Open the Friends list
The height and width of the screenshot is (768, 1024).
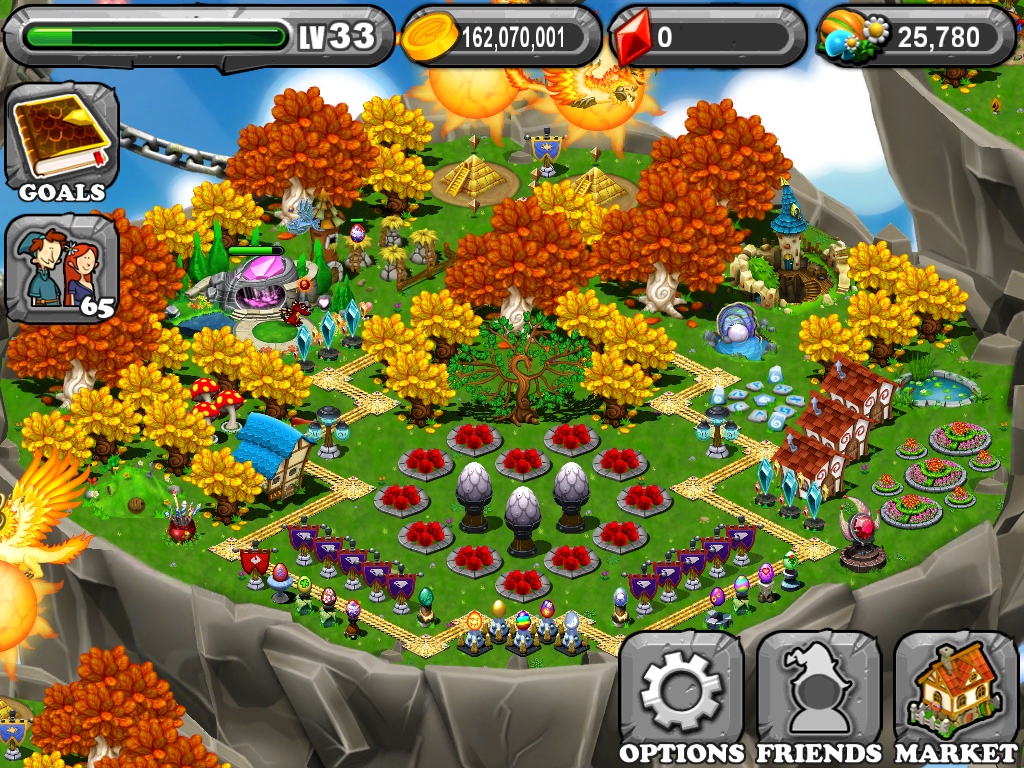[x=818, y=697]
